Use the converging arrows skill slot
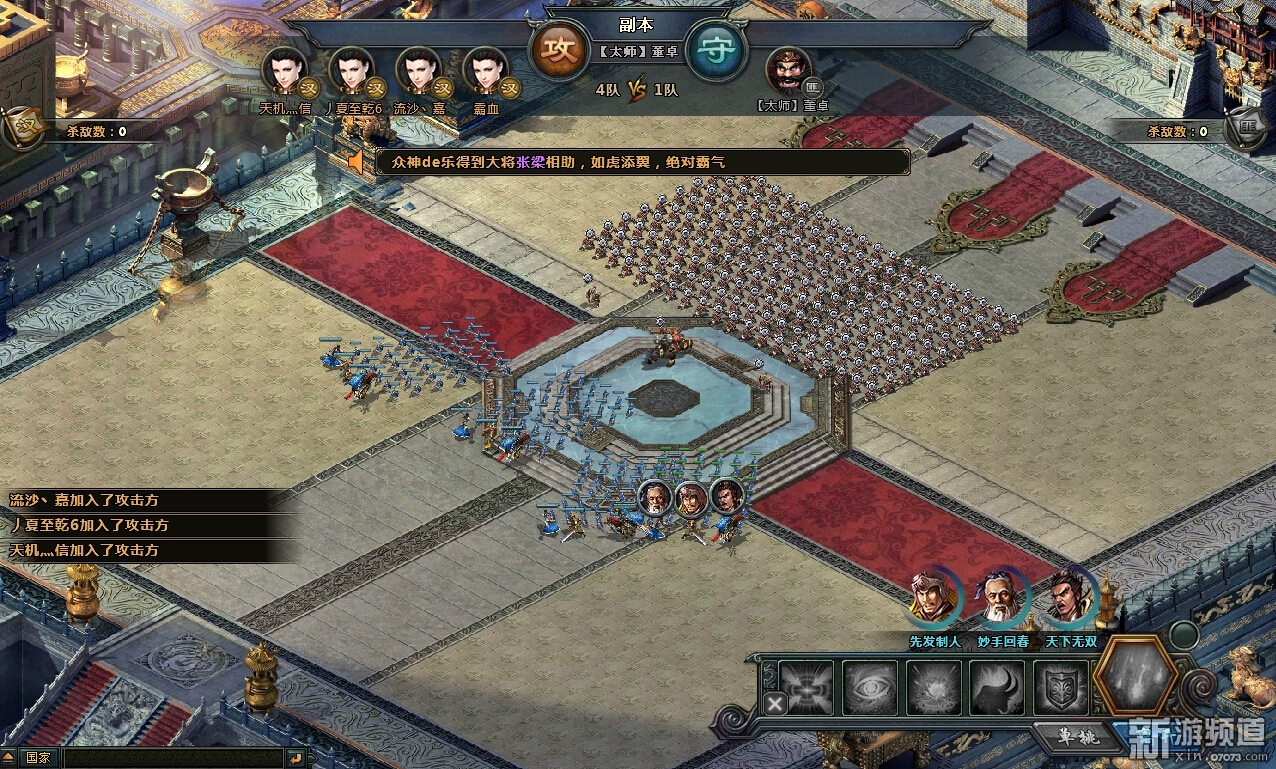Screen dimensions: 1276x769 806,688
